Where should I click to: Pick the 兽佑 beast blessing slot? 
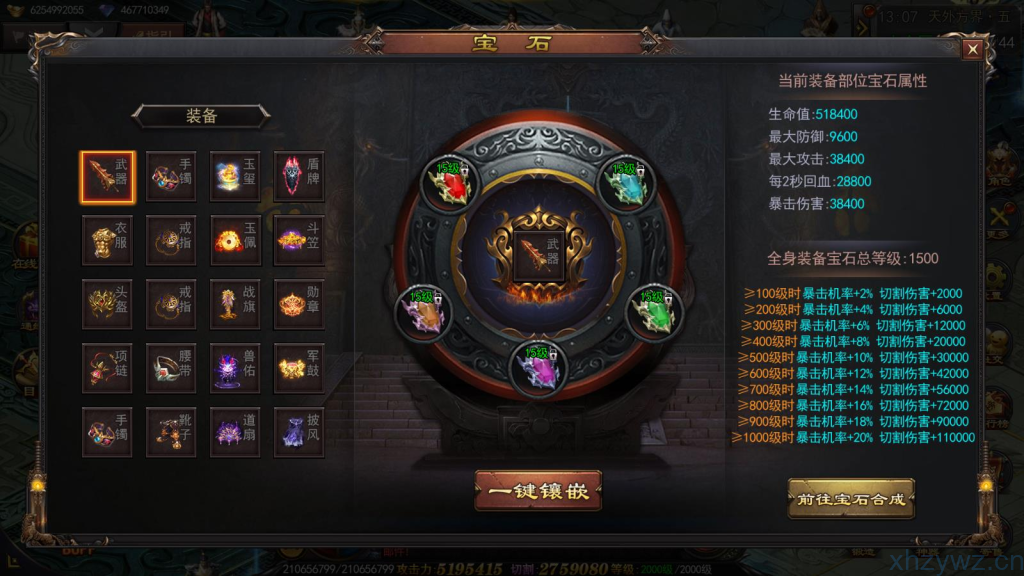[x=235, y=368]
